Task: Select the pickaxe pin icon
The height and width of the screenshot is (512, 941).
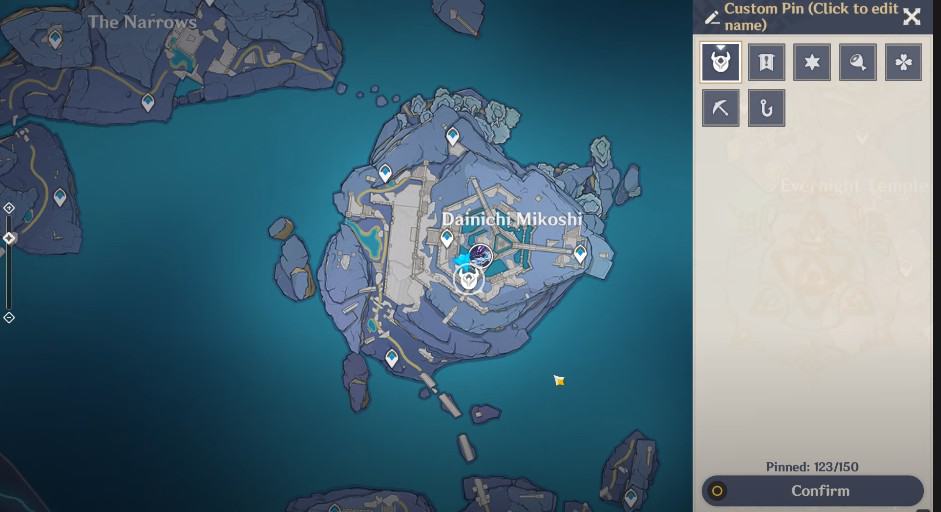Action: (720, 108)
